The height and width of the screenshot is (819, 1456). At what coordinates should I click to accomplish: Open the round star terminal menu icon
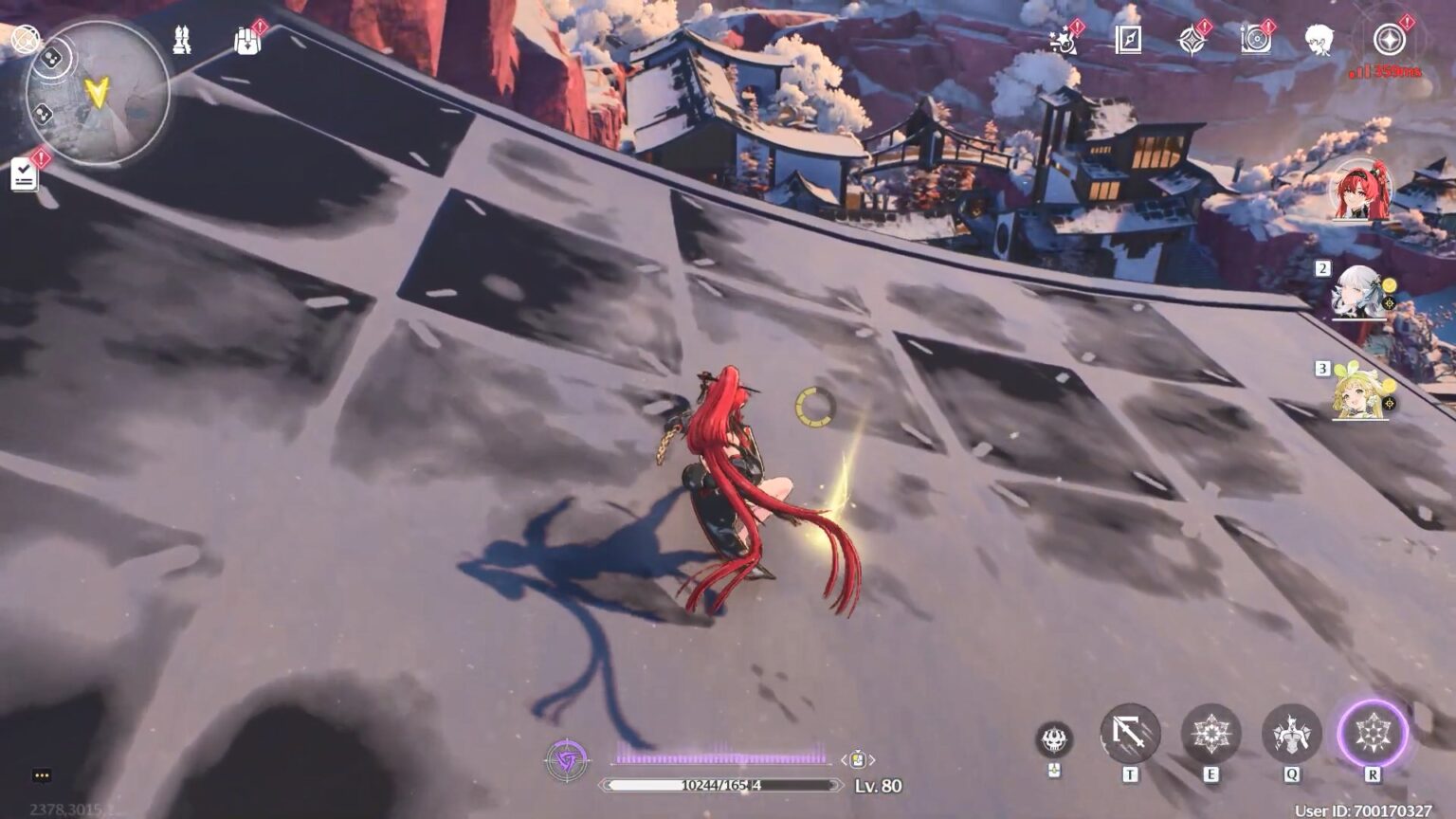(x=1390, y=40)
